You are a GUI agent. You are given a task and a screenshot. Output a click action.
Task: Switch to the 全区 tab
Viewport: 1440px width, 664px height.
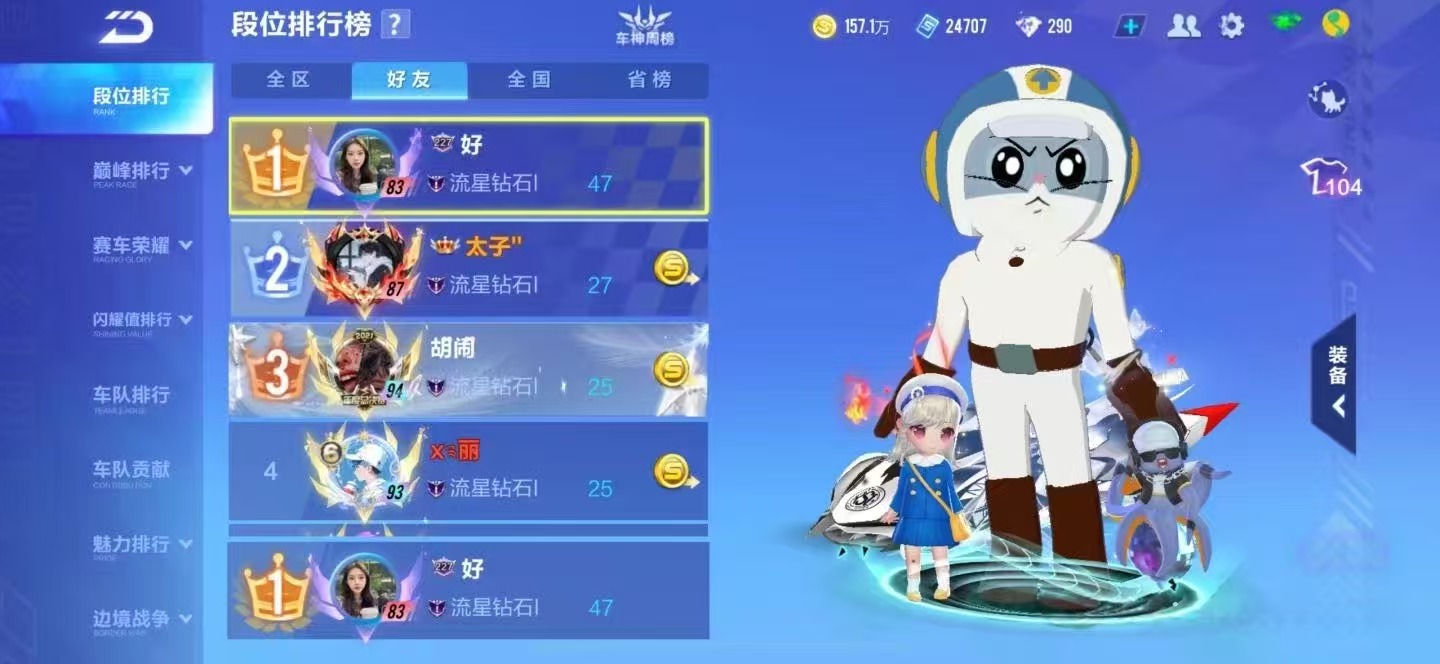point(289,80)
